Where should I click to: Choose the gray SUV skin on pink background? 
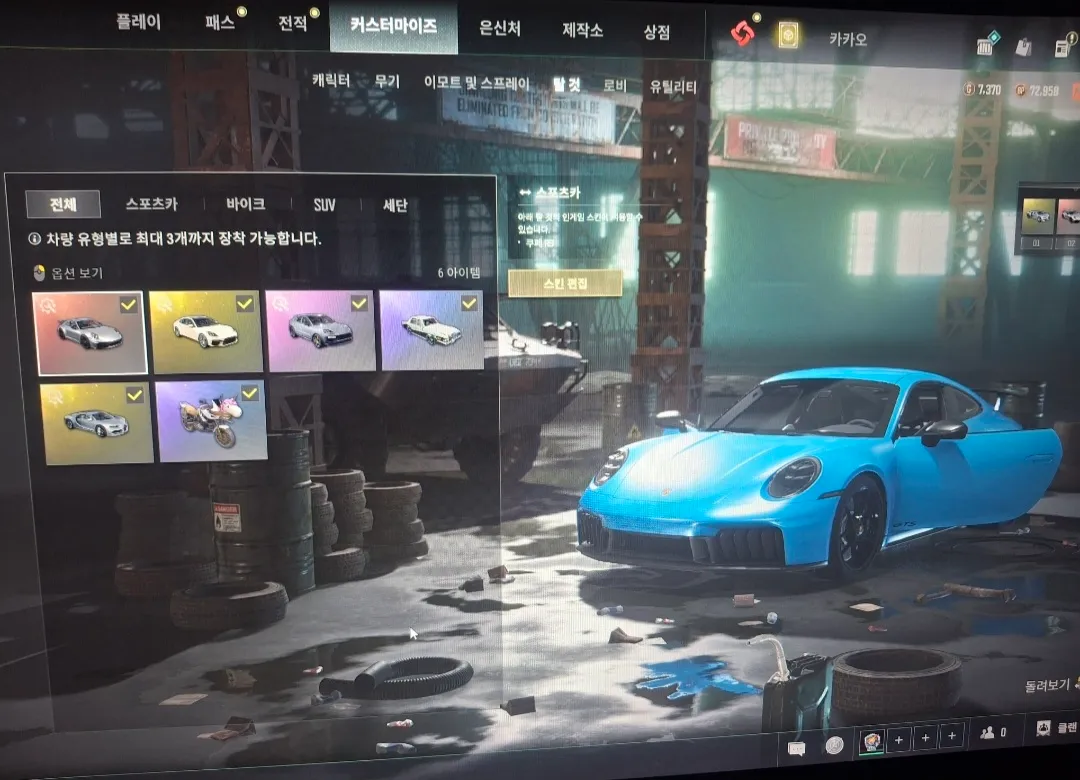coord(320,331)
